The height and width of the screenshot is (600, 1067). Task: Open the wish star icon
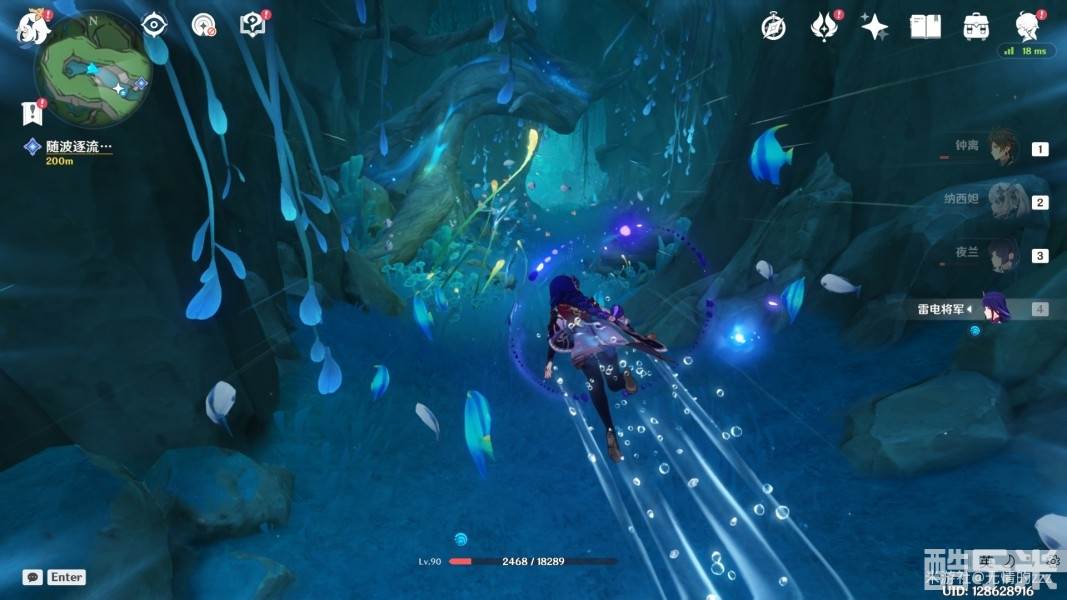tap(875, 27)
